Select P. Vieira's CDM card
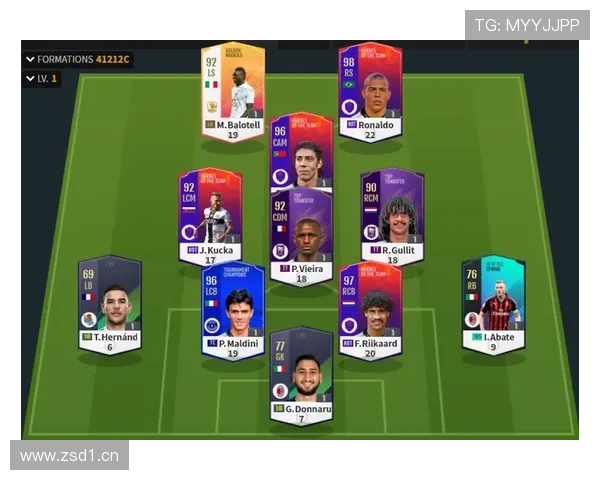The height and width of the screenshot is (480, 600). tap(301, 236)
